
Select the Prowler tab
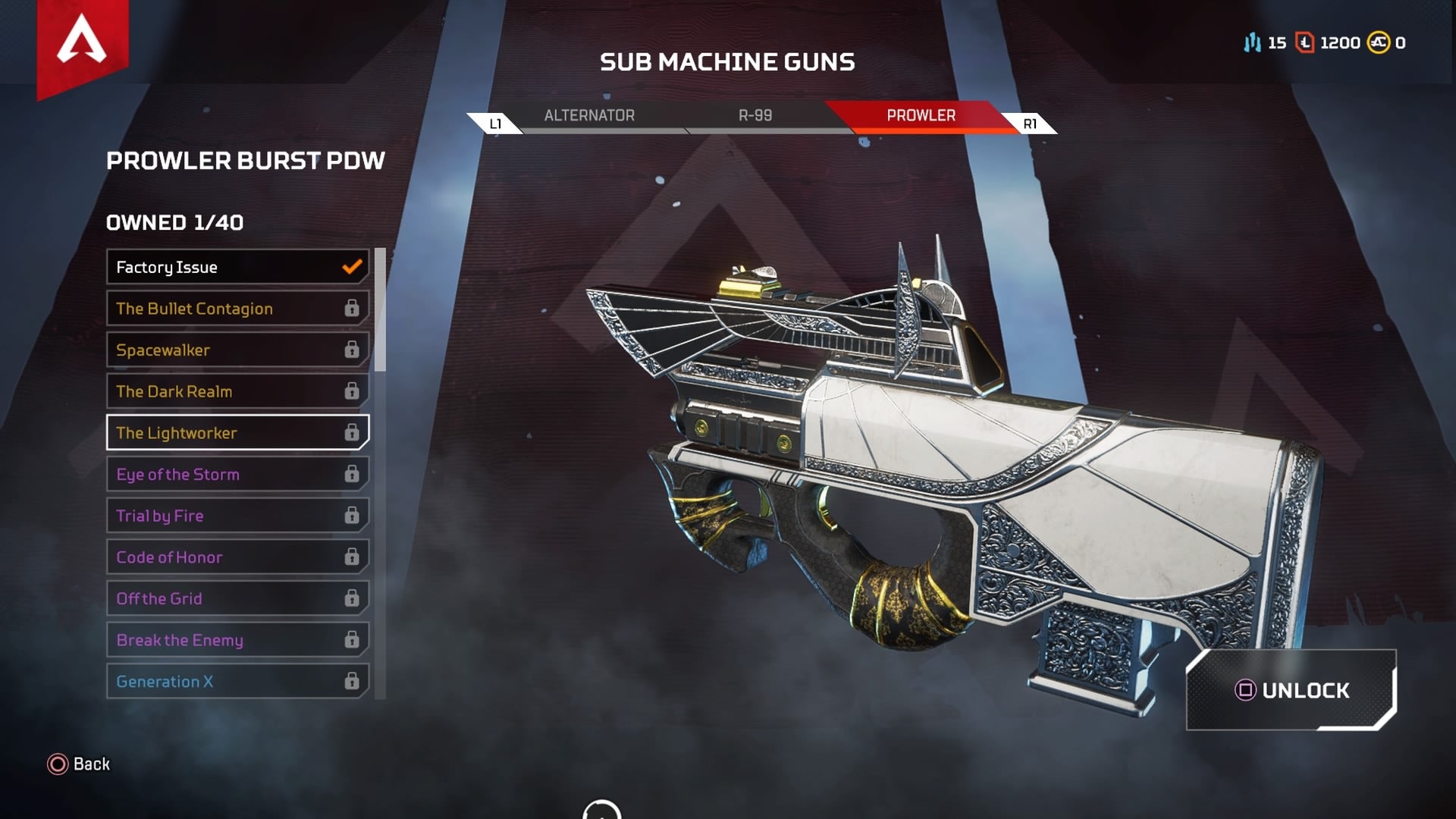pos(921,116)
